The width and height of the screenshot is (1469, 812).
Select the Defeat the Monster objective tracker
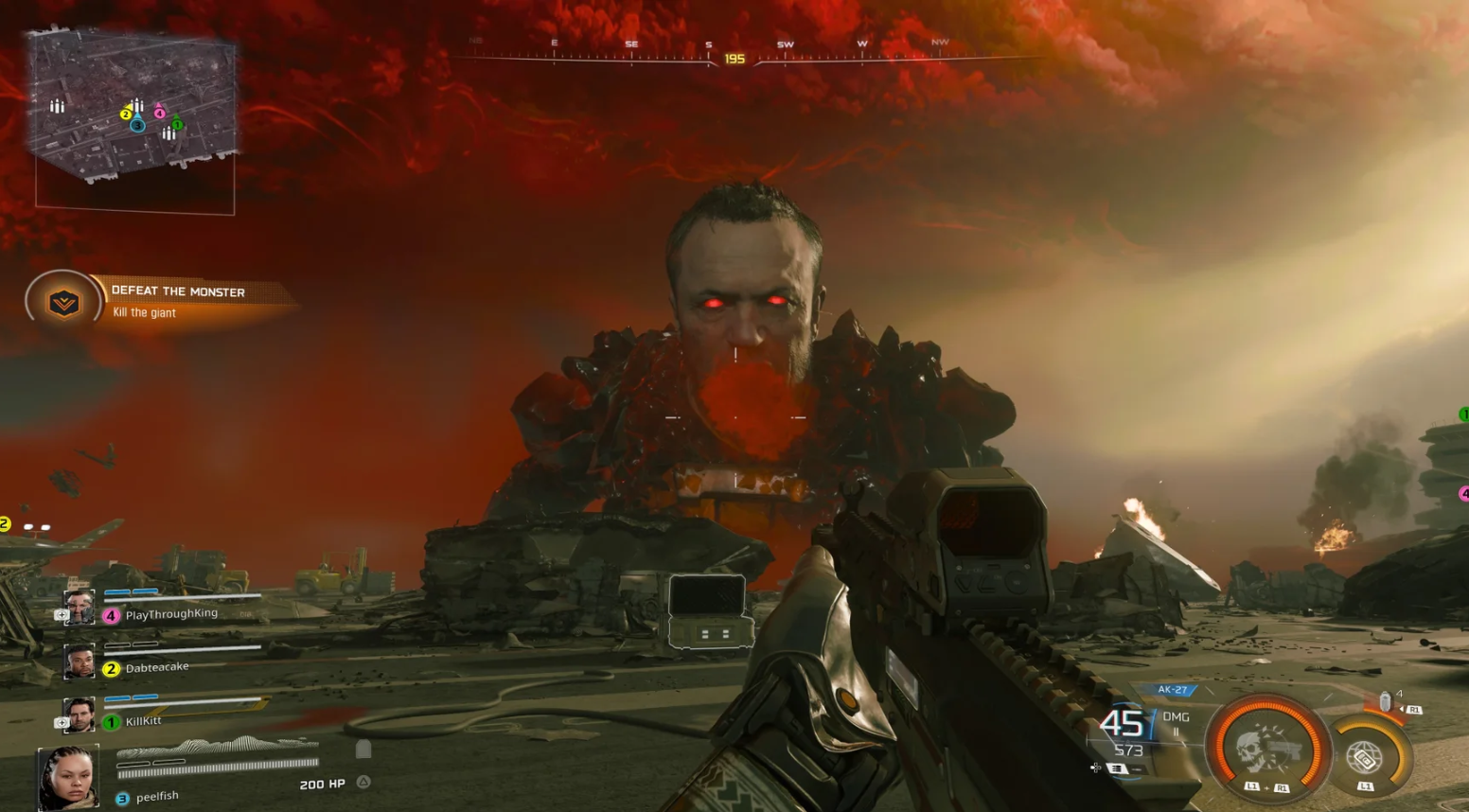pos(161,301)
